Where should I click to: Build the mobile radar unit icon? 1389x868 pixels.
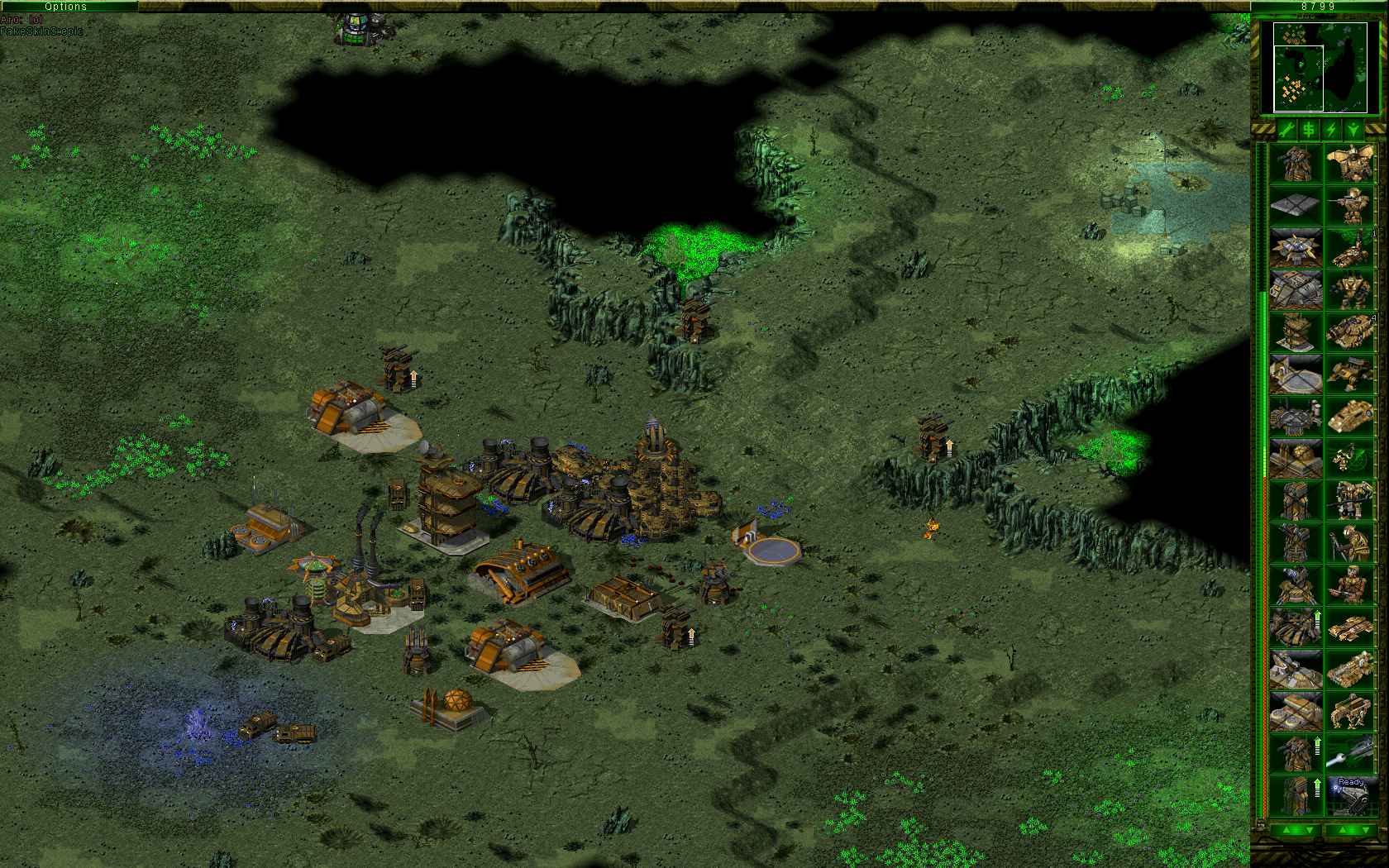[1351, 458]
